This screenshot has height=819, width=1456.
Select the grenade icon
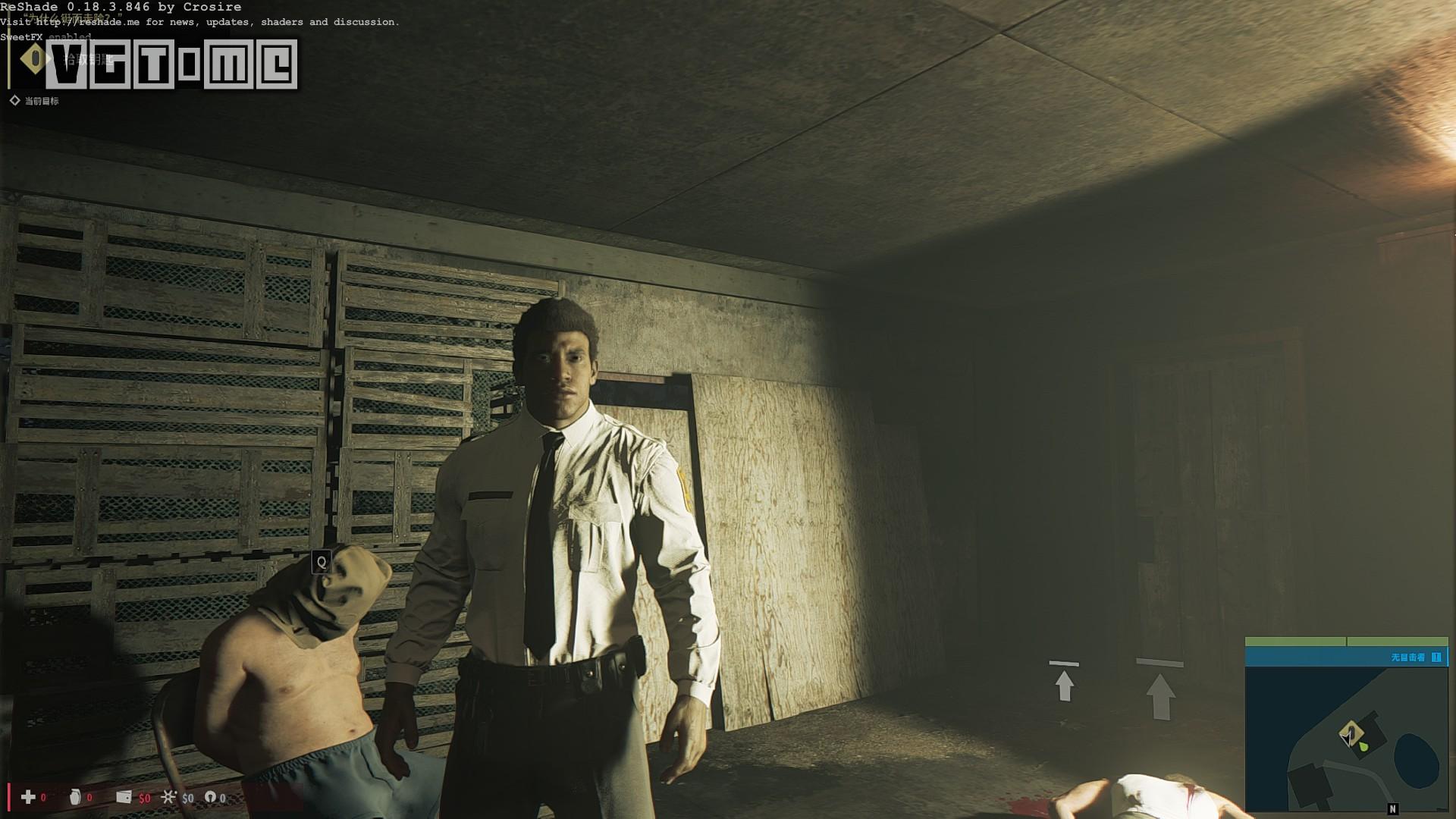pos(75,797)
